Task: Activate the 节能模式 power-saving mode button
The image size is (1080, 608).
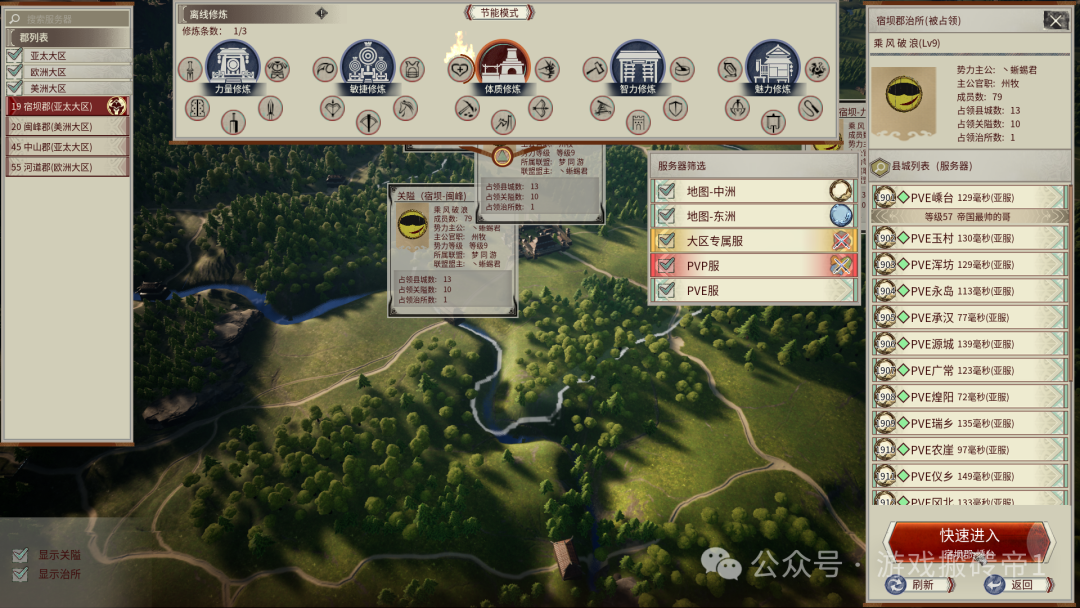Action: click(499, 12)
